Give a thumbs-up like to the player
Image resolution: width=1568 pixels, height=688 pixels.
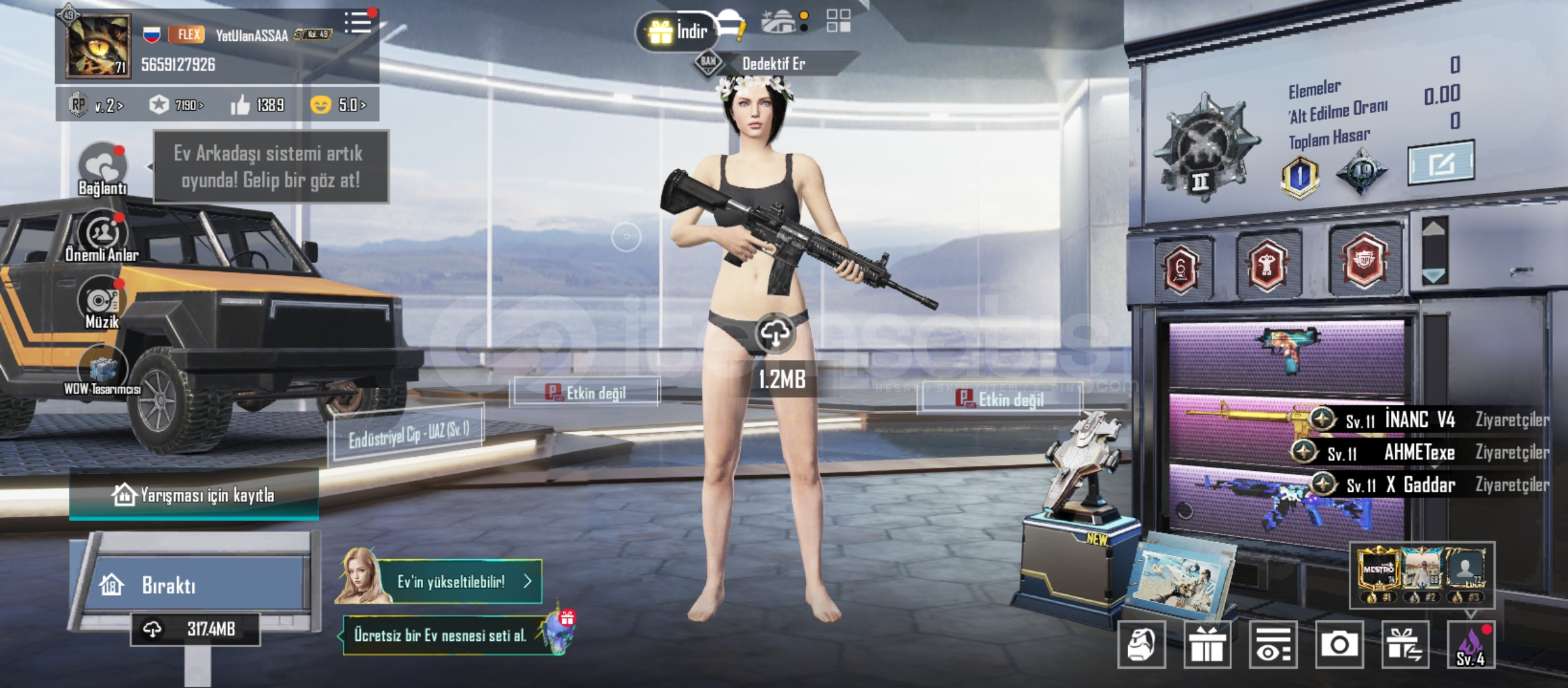click(x=240, y=105)
